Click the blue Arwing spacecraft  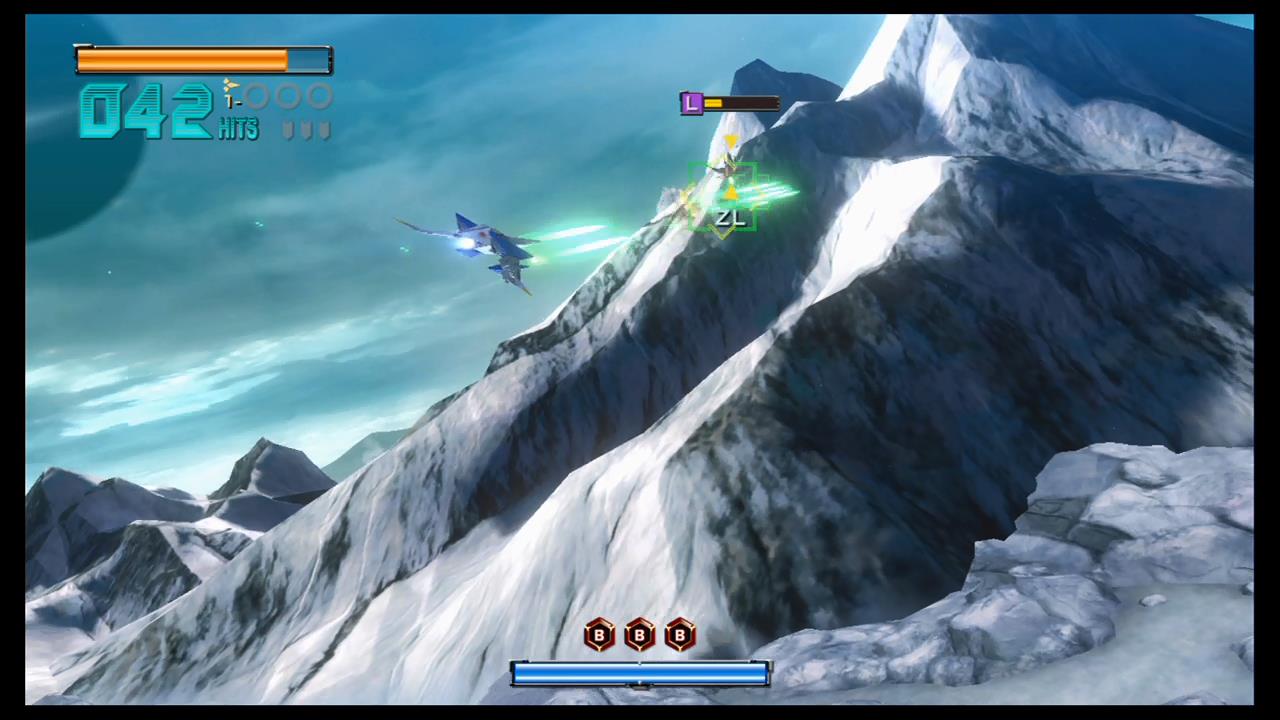[490, 243]
